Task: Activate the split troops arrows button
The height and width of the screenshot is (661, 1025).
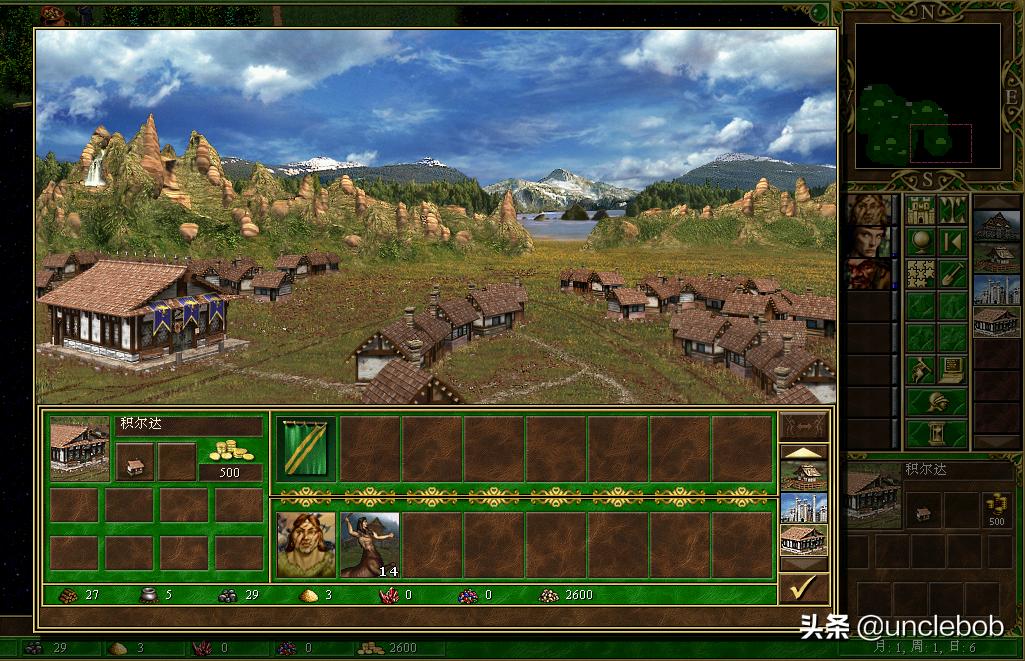Action: (803, 425)
